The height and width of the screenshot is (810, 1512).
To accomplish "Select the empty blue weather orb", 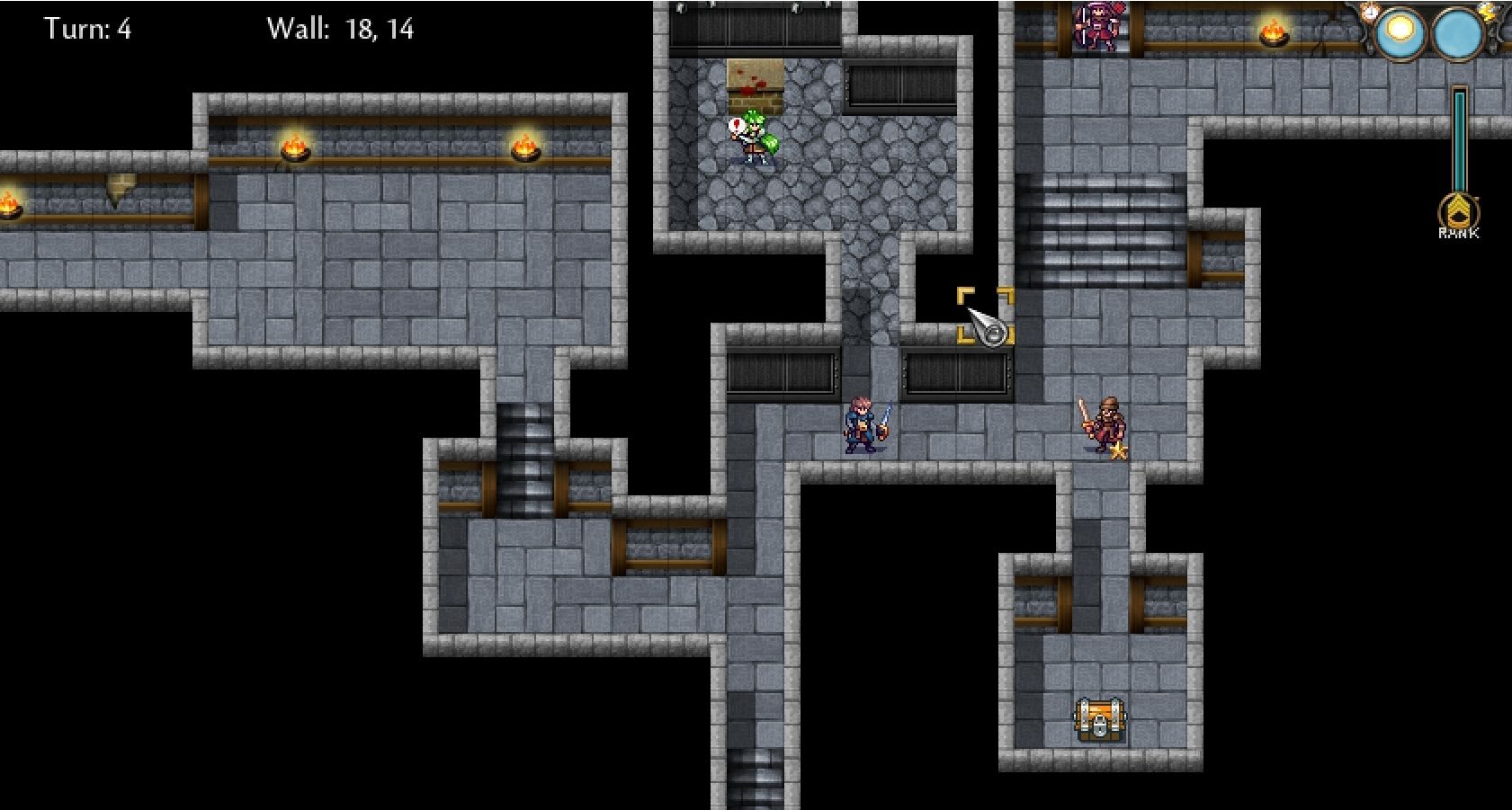I will 1457,34.
